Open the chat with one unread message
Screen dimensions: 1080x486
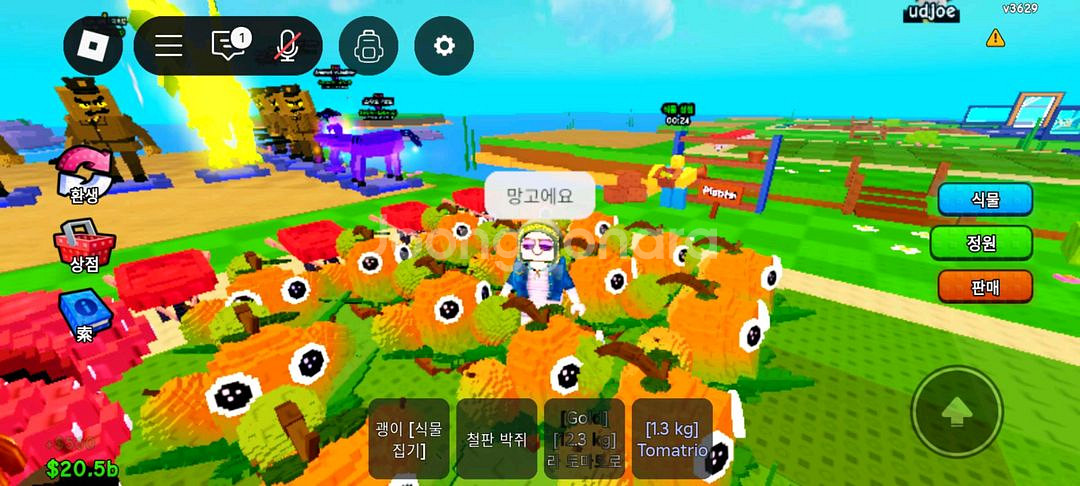229,46
